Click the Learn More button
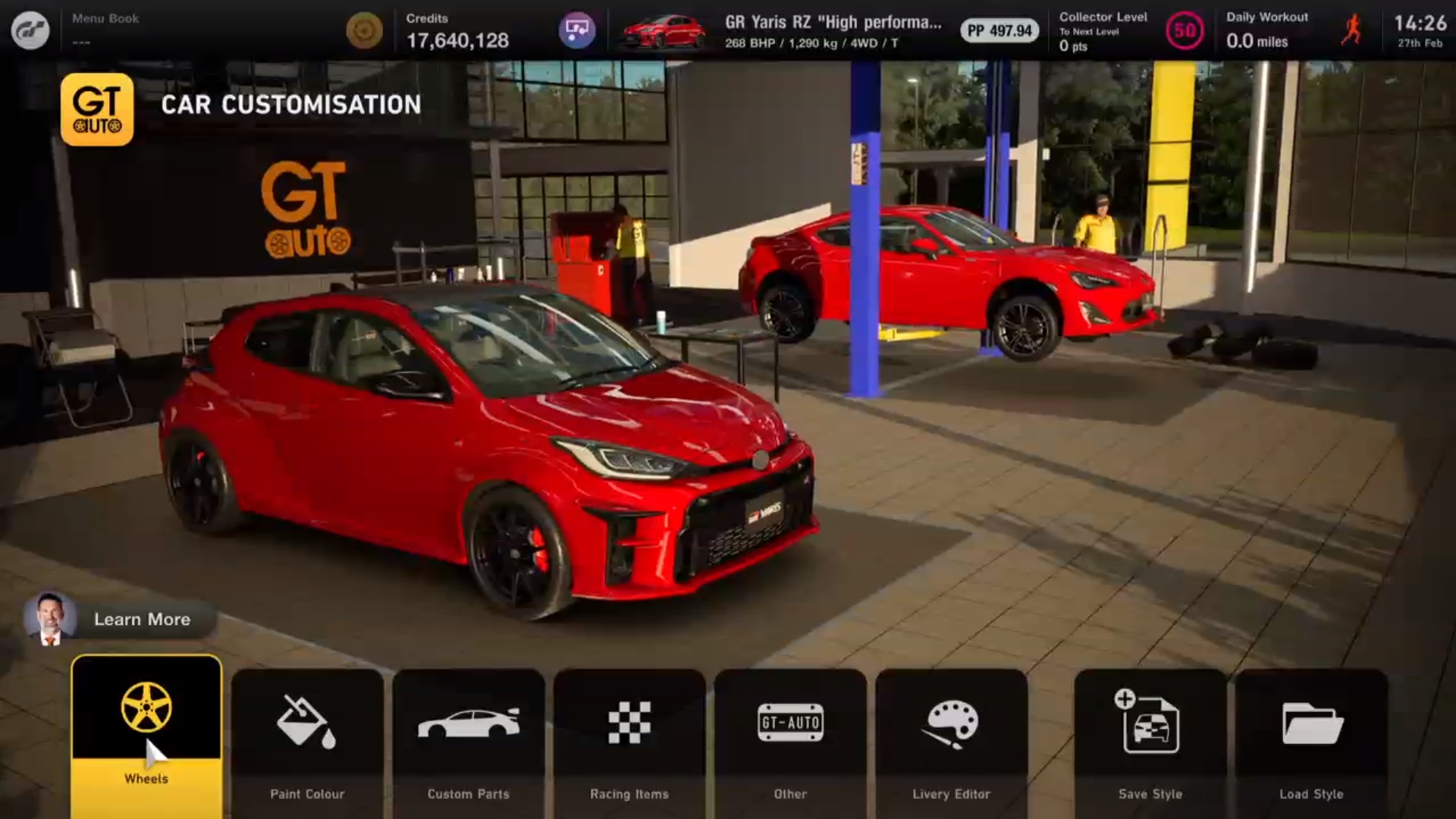Image resolution: width=1456 pixels, height=819 pixels. pos(142,620)
